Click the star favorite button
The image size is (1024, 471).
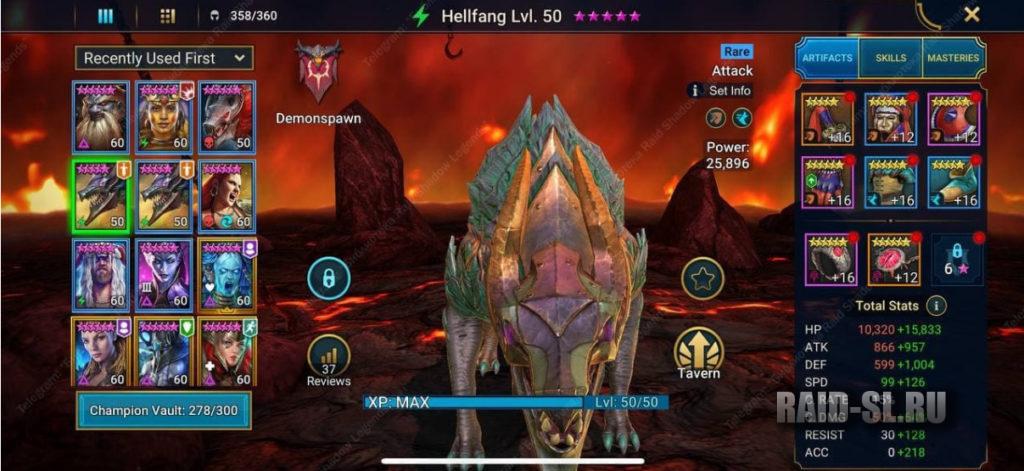(702, 278)
